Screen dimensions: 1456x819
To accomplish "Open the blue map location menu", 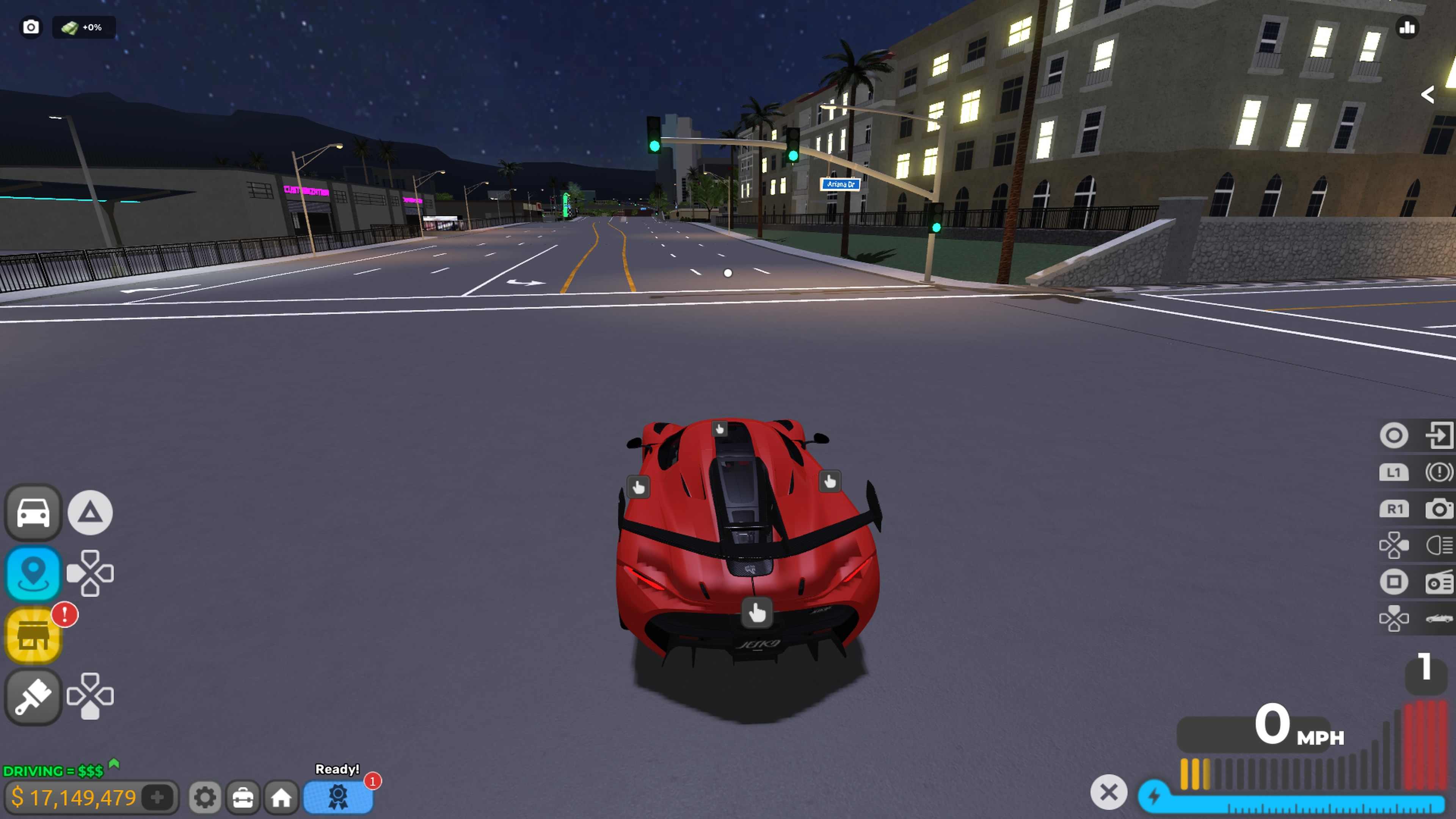I will tap(33, 573).
